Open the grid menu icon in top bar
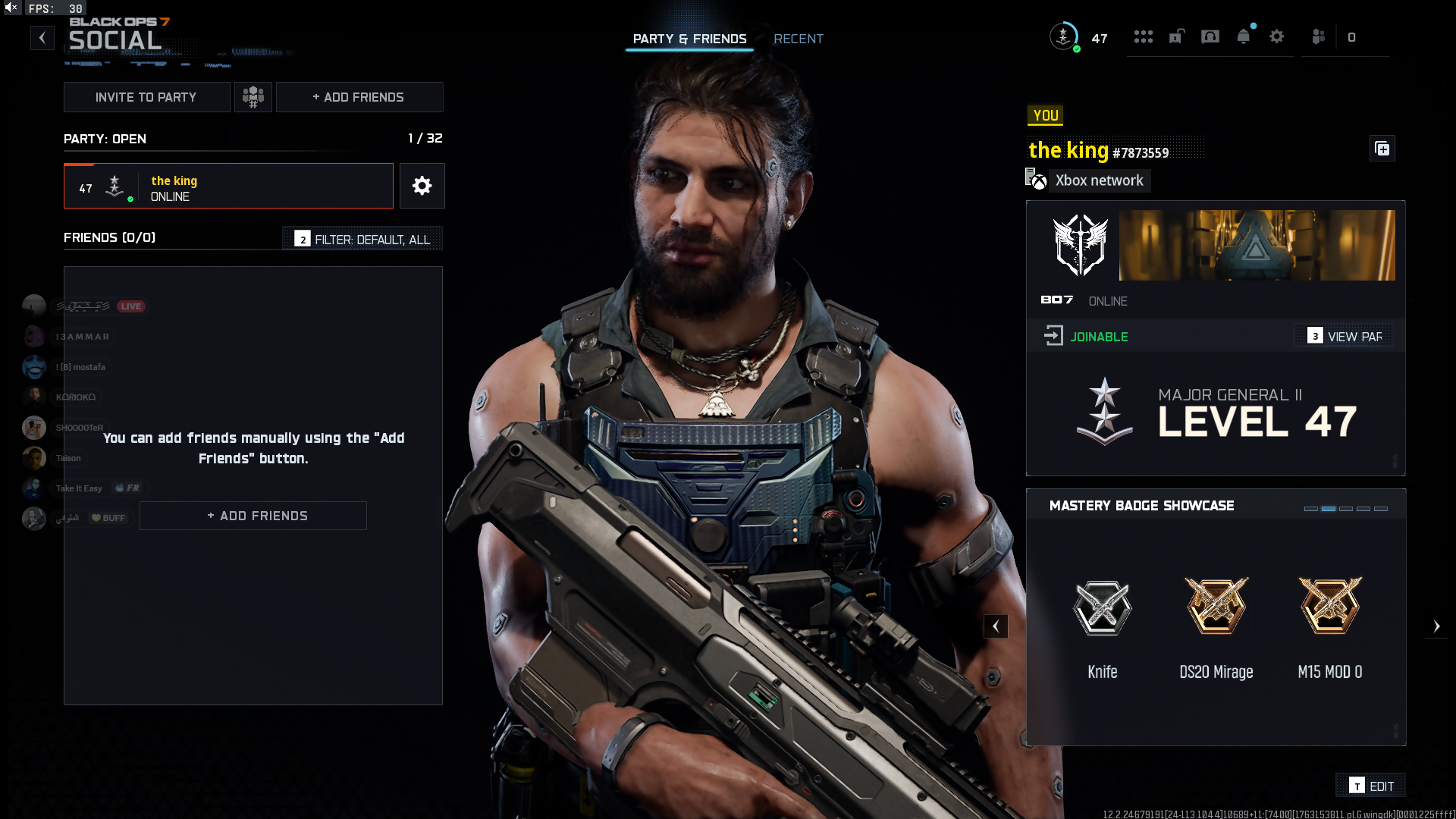The image size is (1456, 819). click(1143, 37)
